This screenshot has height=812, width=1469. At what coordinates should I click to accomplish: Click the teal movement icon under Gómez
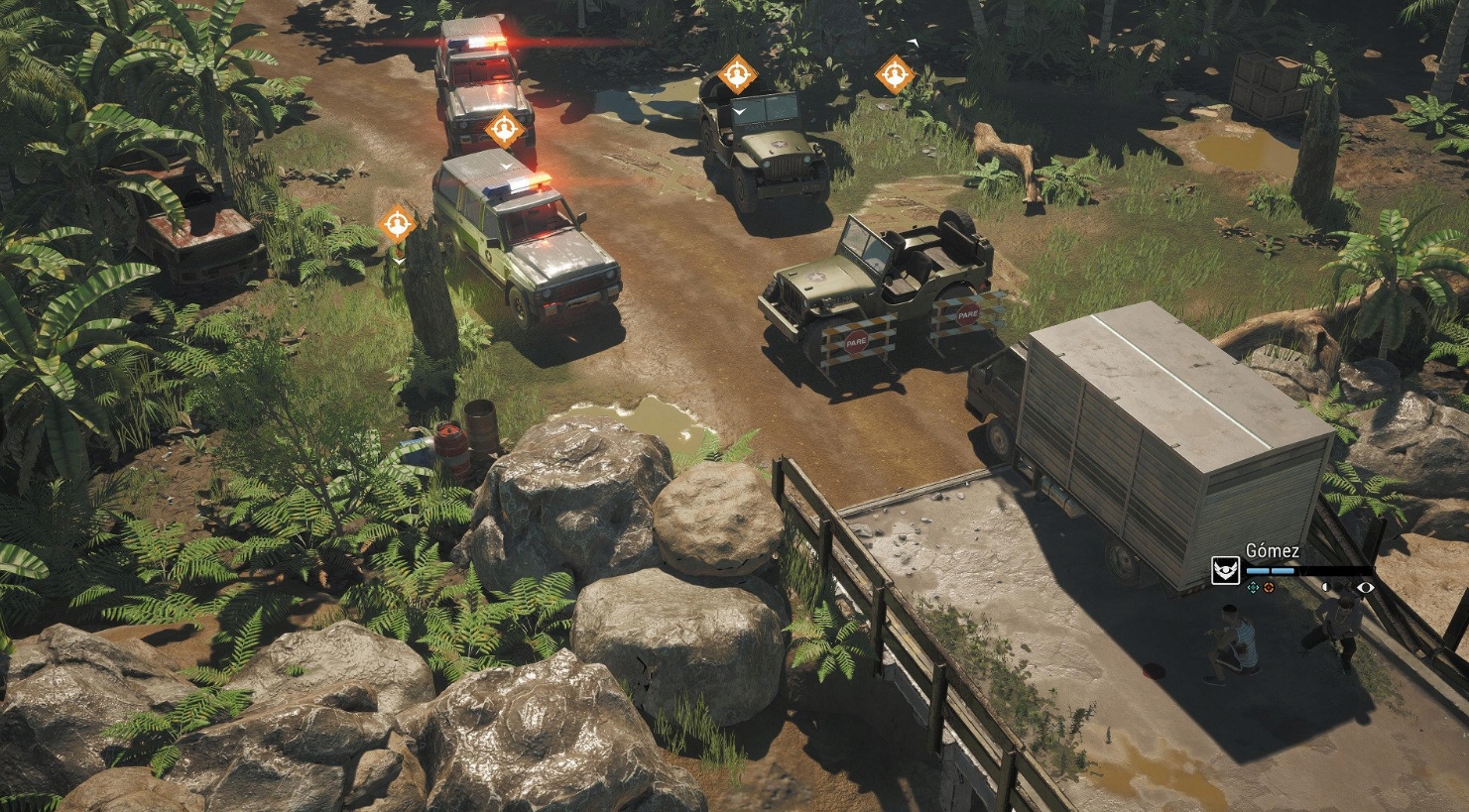pyautogui.click(x=1253, y=587)
